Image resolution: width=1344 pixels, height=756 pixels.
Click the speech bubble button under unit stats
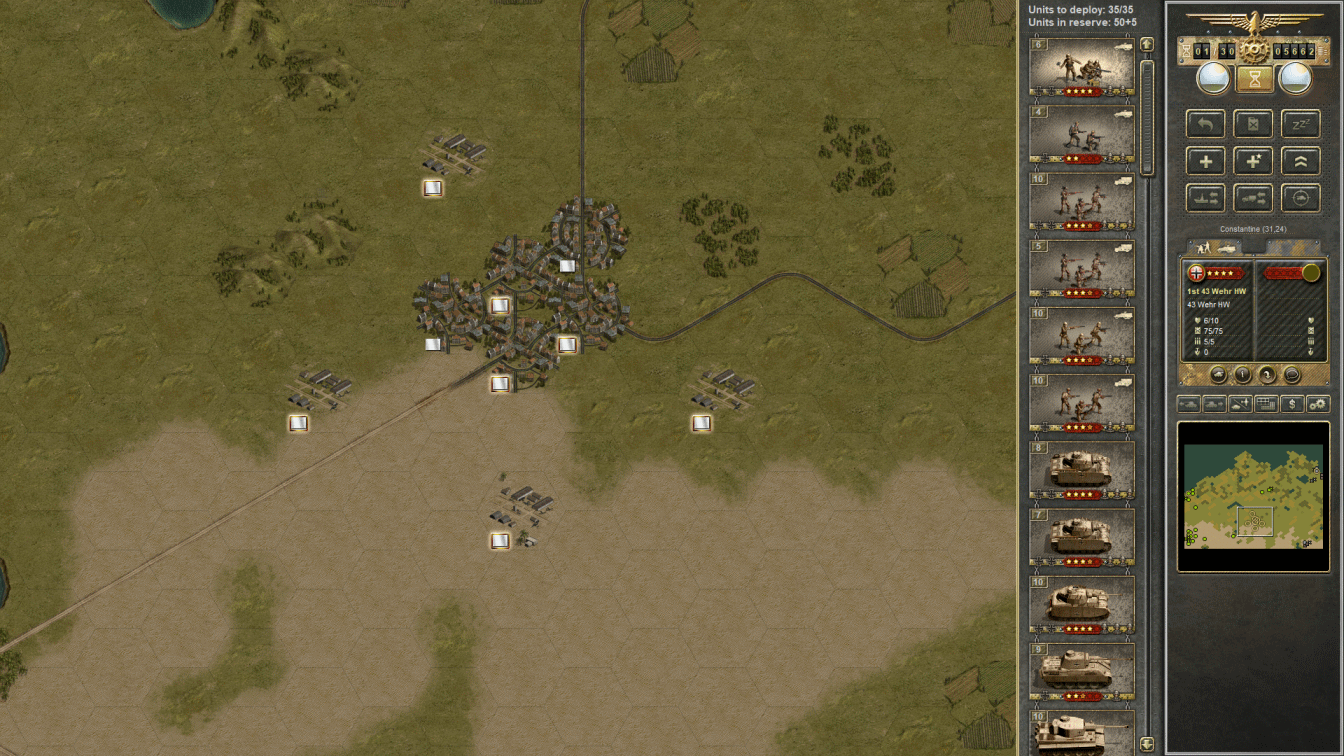point(1291,375)
